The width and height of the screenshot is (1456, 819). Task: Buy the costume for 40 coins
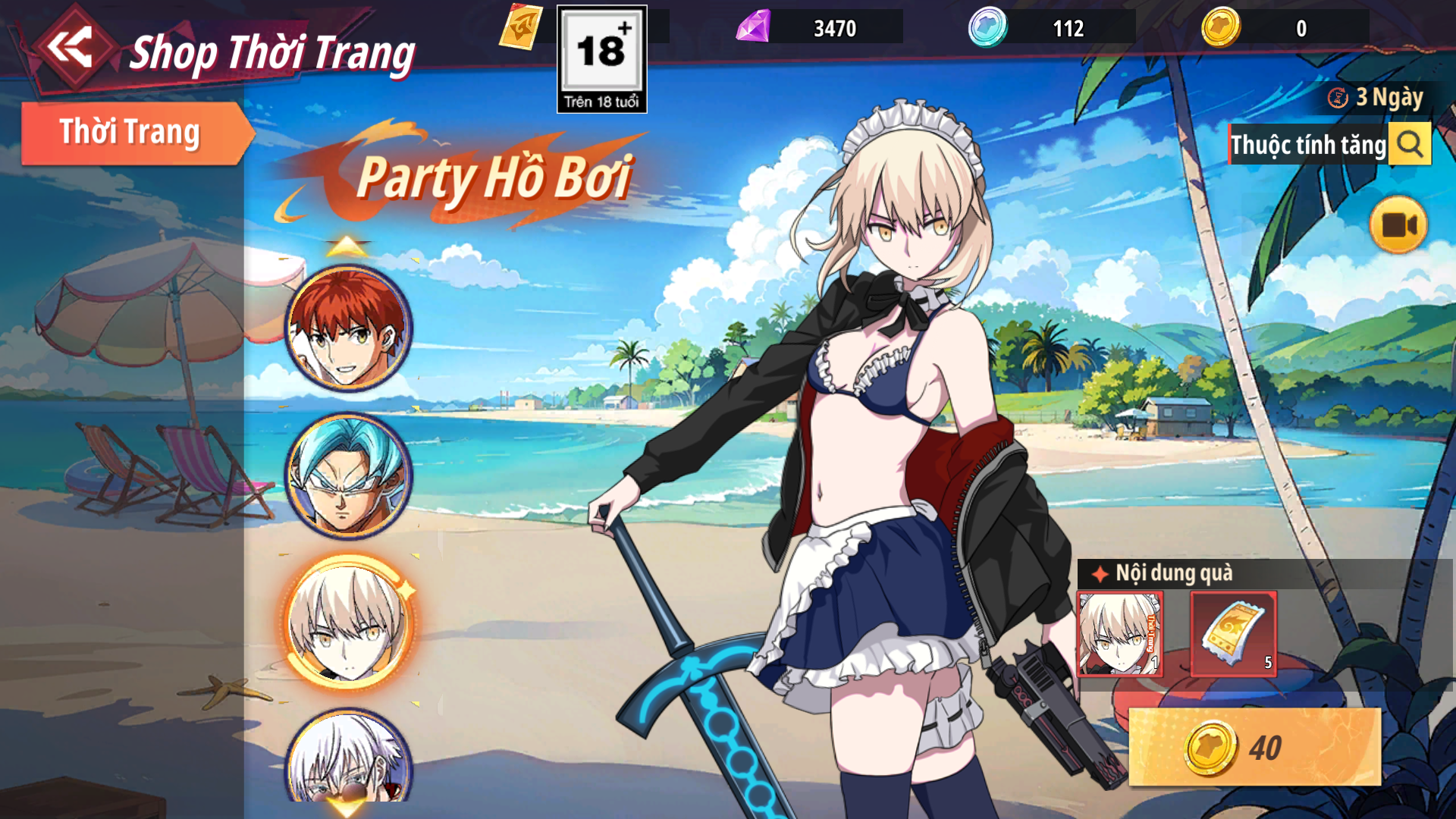1254,748
